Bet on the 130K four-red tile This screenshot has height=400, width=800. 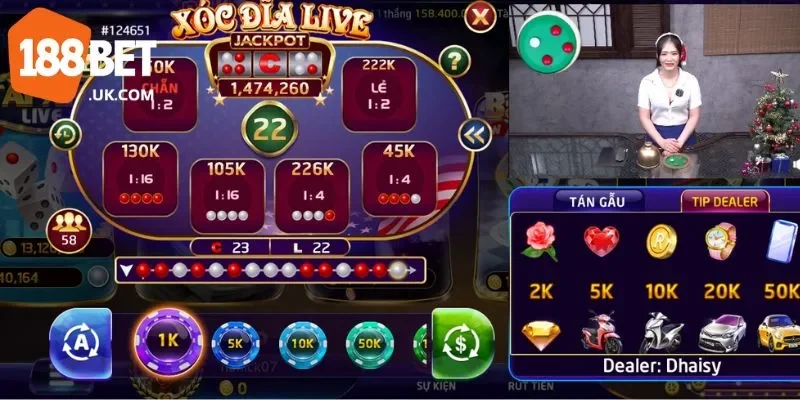140,177
